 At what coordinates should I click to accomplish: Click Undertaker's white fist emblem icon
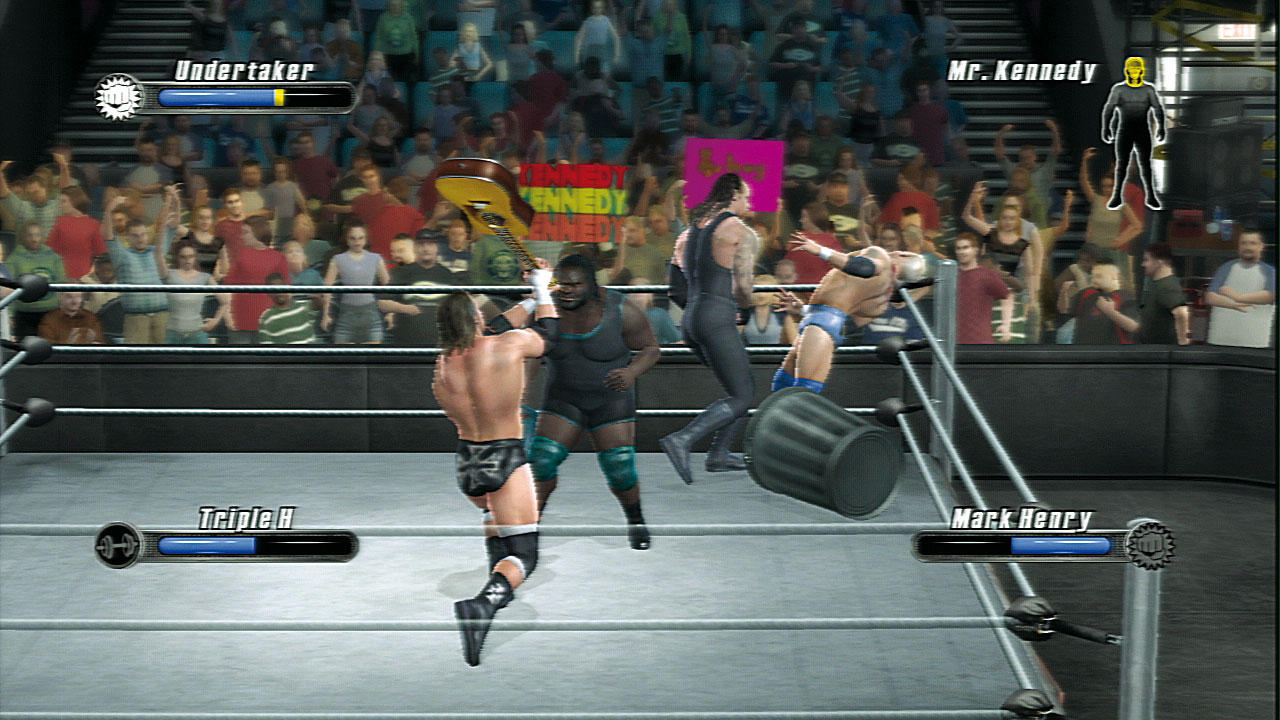click(x=119, y=98)
